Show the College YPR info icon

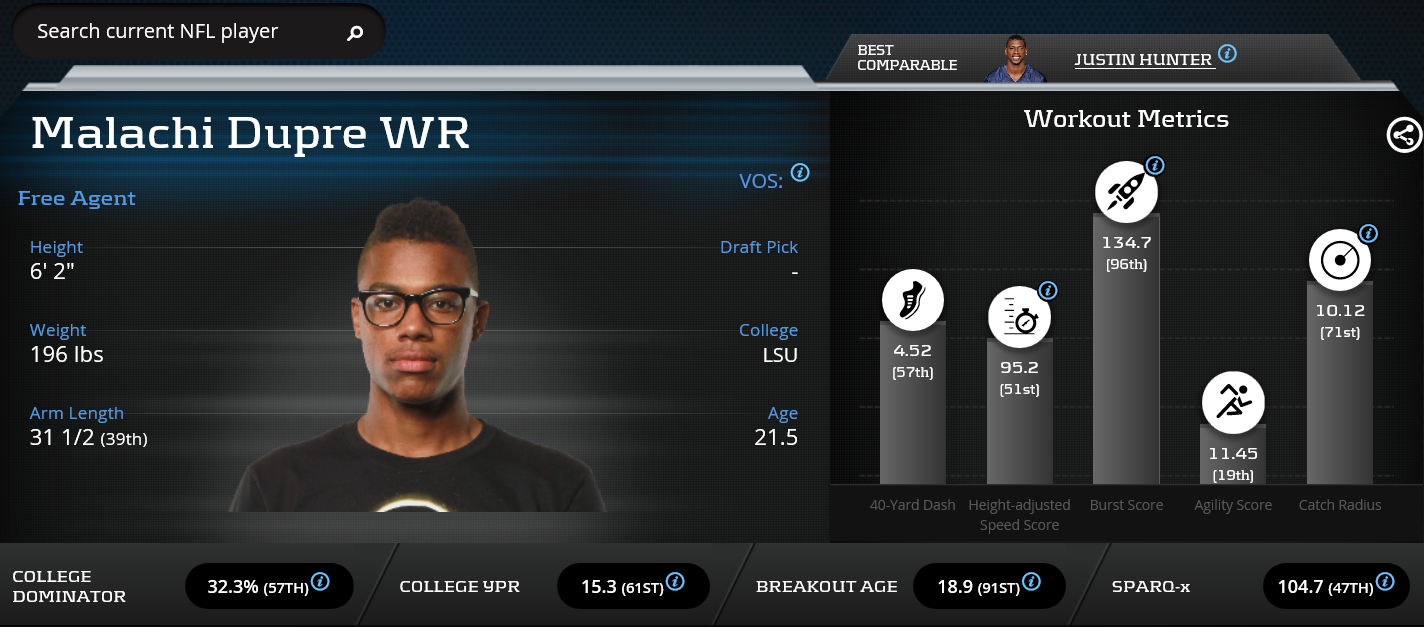pyautogui.click(x=675, y=581)
